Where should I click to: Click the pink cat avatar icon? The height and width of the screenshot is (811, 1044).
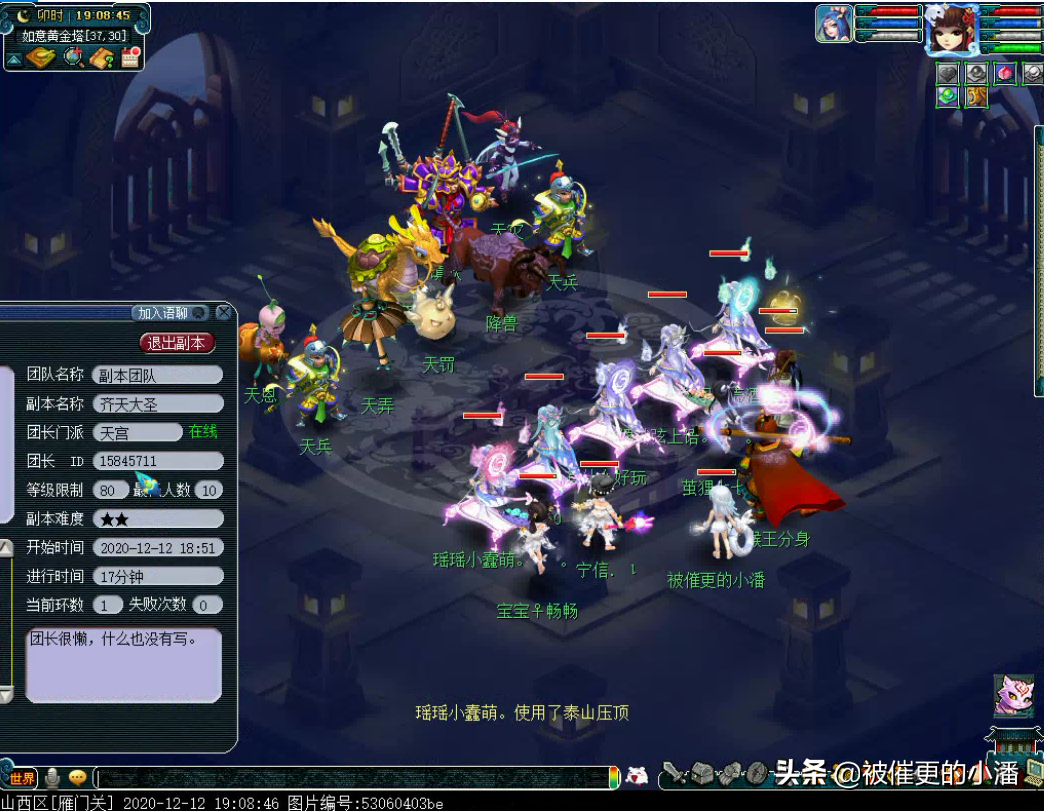(x=1013, y=696)
